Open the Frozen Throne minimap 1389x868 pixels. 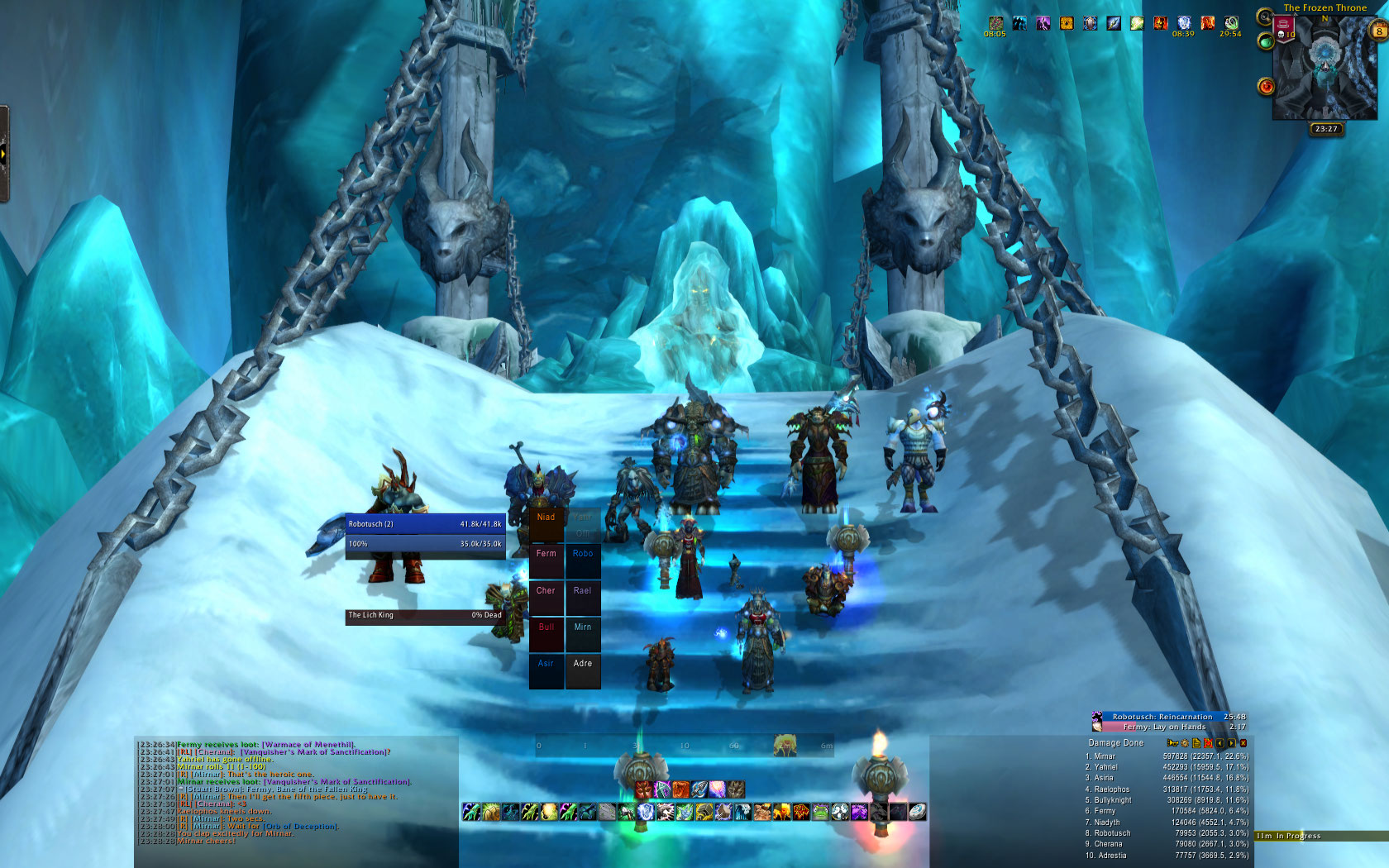1325,70
